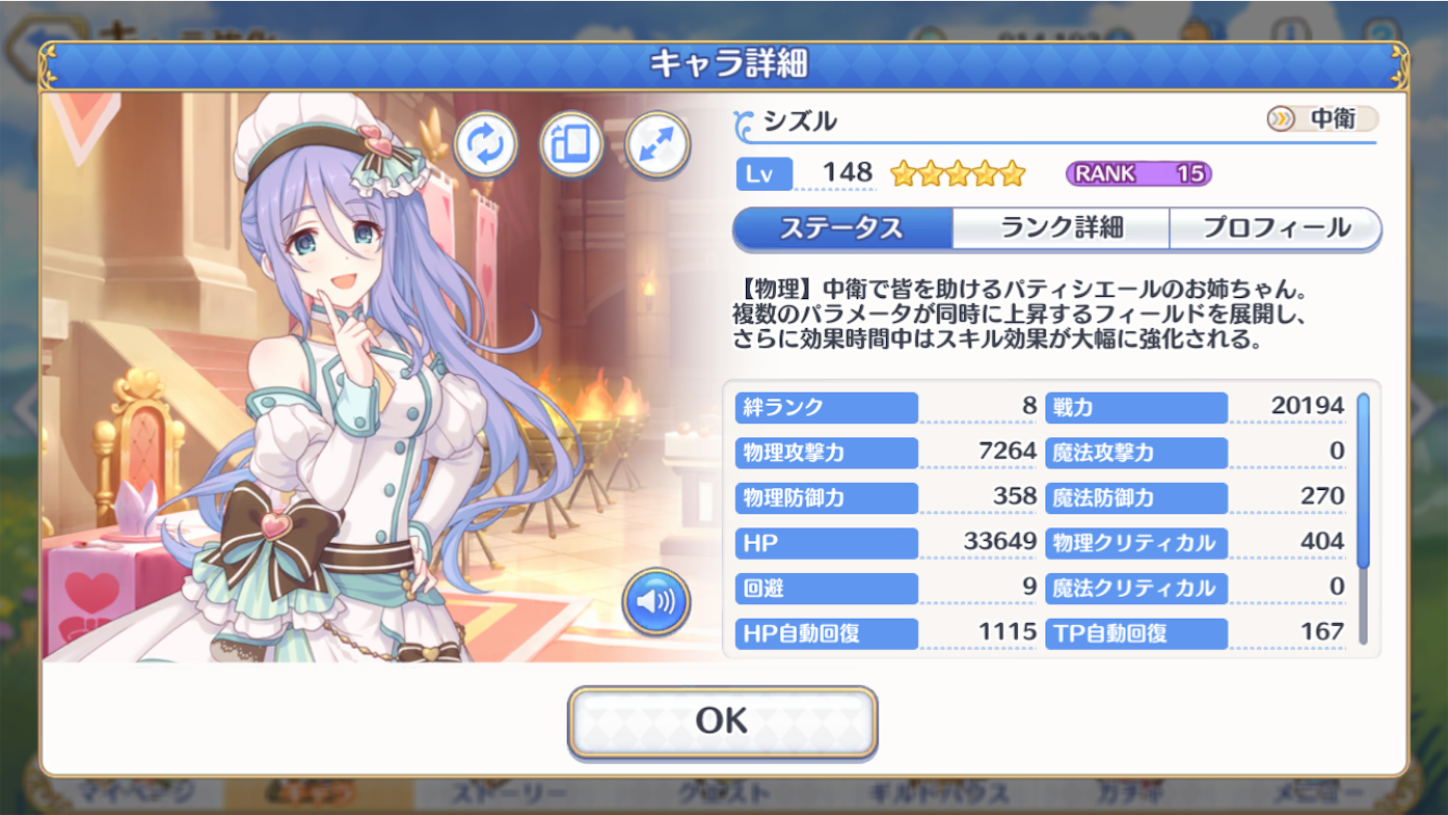1448x815 pixels.
Task: Open the プロフィール tab
Action: click(x=1275, y=229)
